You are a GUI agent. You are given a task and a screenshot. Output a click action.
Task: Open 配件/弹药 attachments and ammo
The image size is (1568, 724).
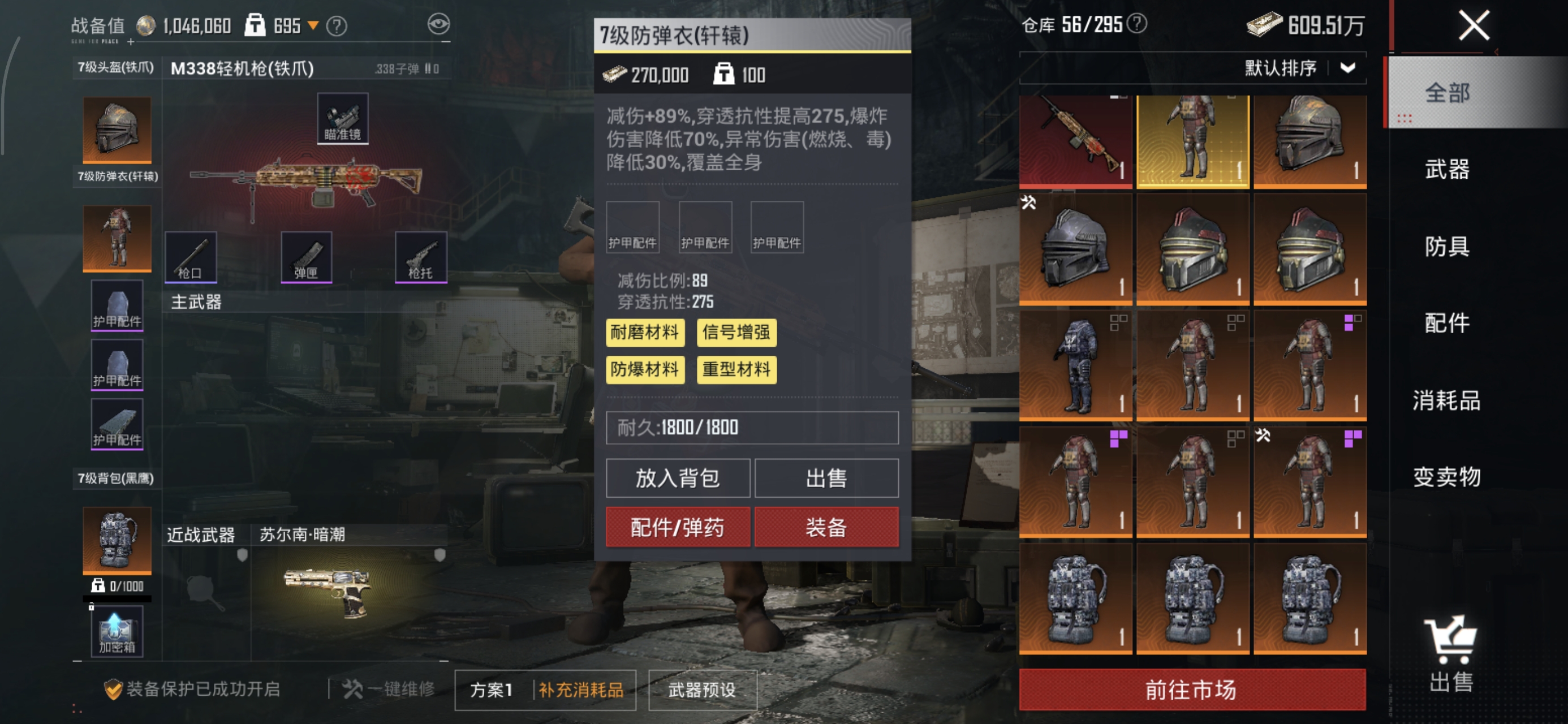click(x=678, y=527)
